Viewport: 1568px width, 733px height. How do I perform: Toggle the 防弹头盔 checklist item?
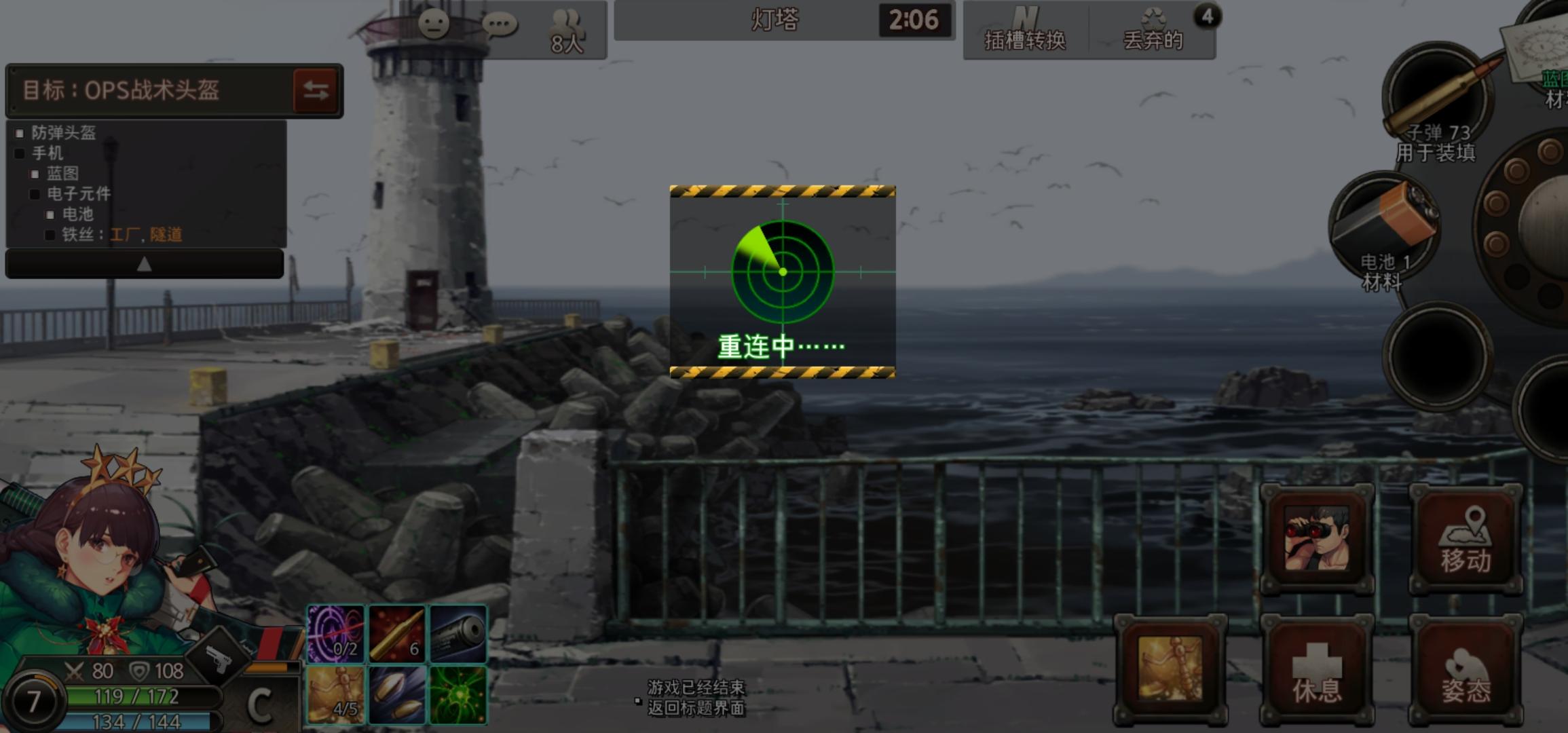(20, 133)
